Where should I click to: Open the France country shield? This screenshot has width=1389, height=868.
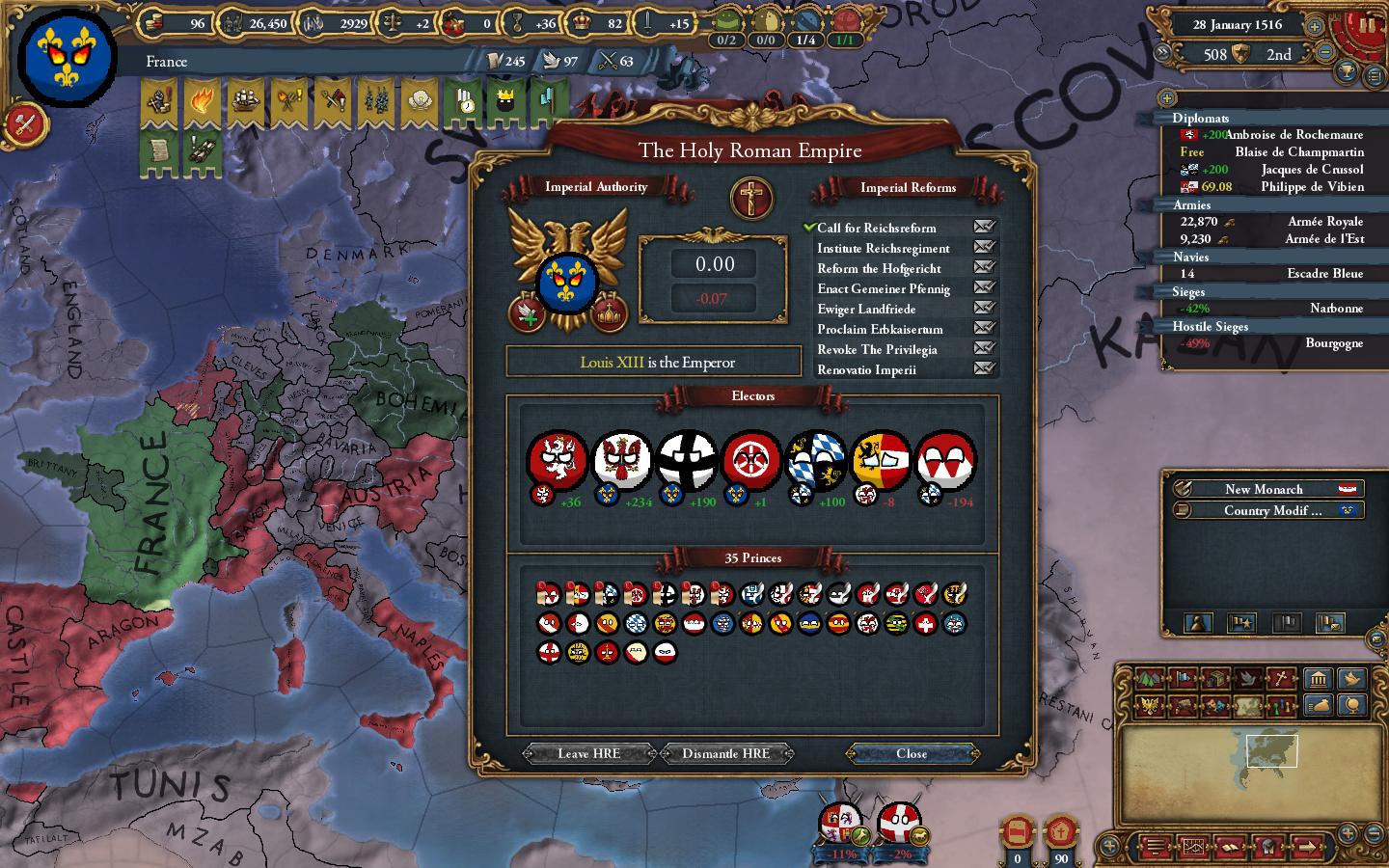(60, 60)
